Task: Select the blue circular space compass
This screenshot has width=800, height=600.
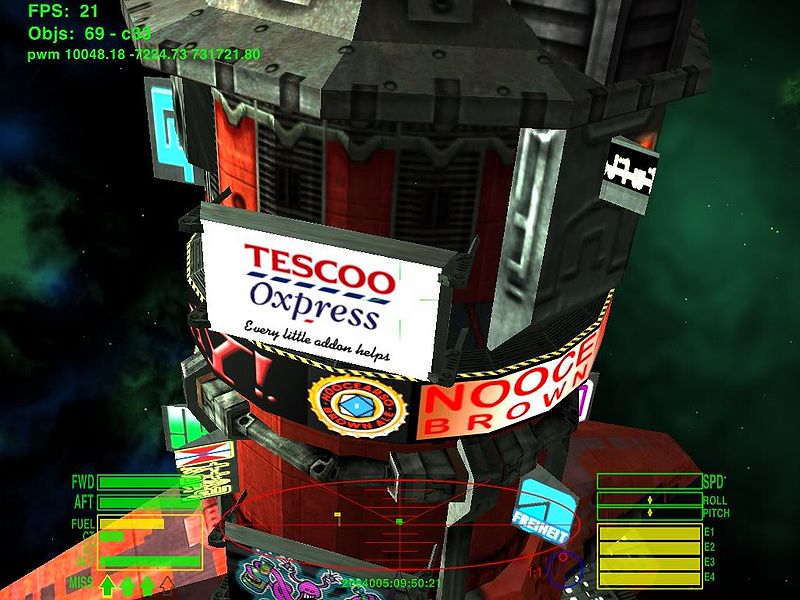Action: [x=565, y=570]
